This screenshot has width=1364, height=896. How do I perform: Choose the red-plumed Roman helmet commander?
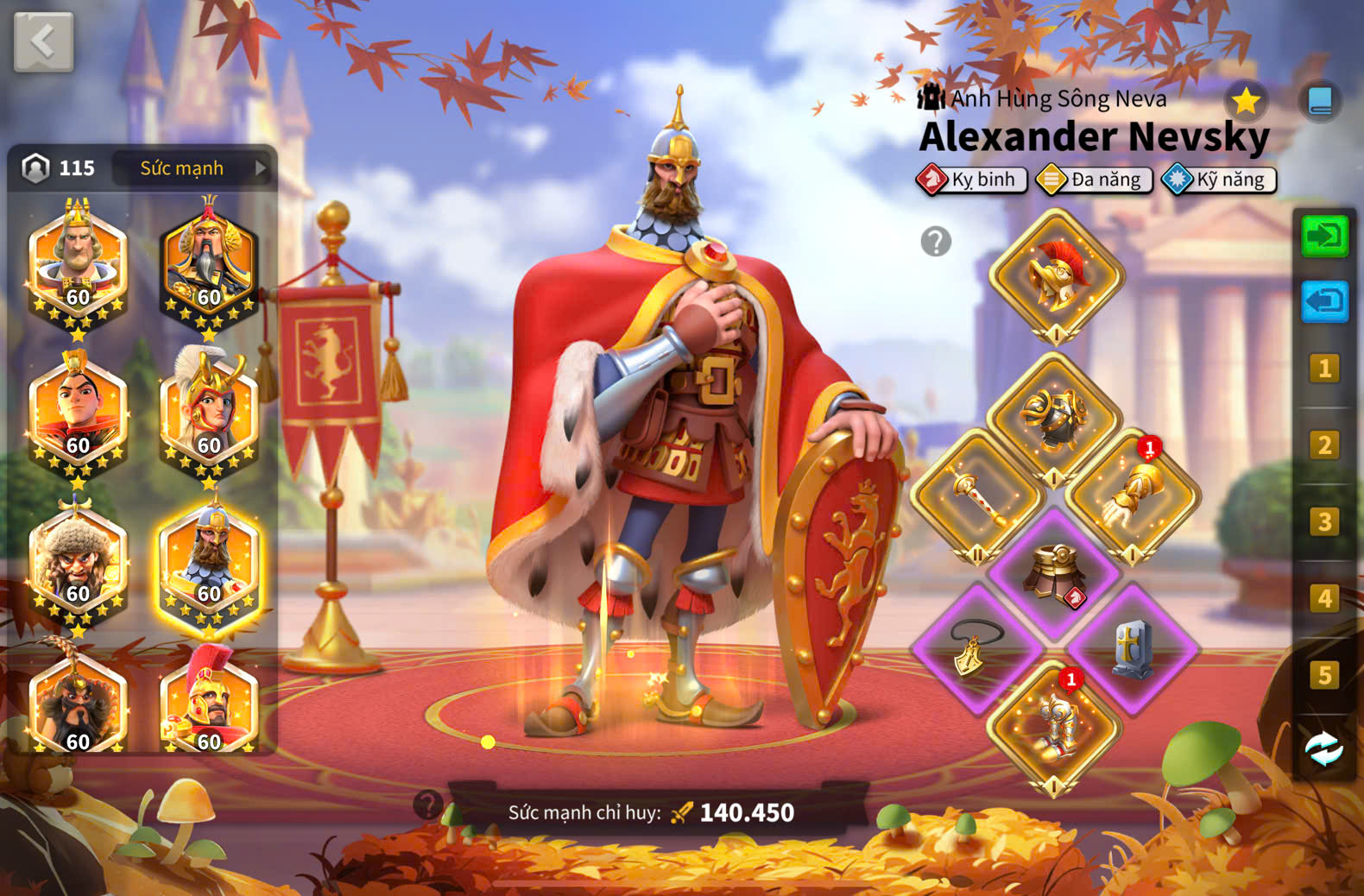click(x=209, y=701)
